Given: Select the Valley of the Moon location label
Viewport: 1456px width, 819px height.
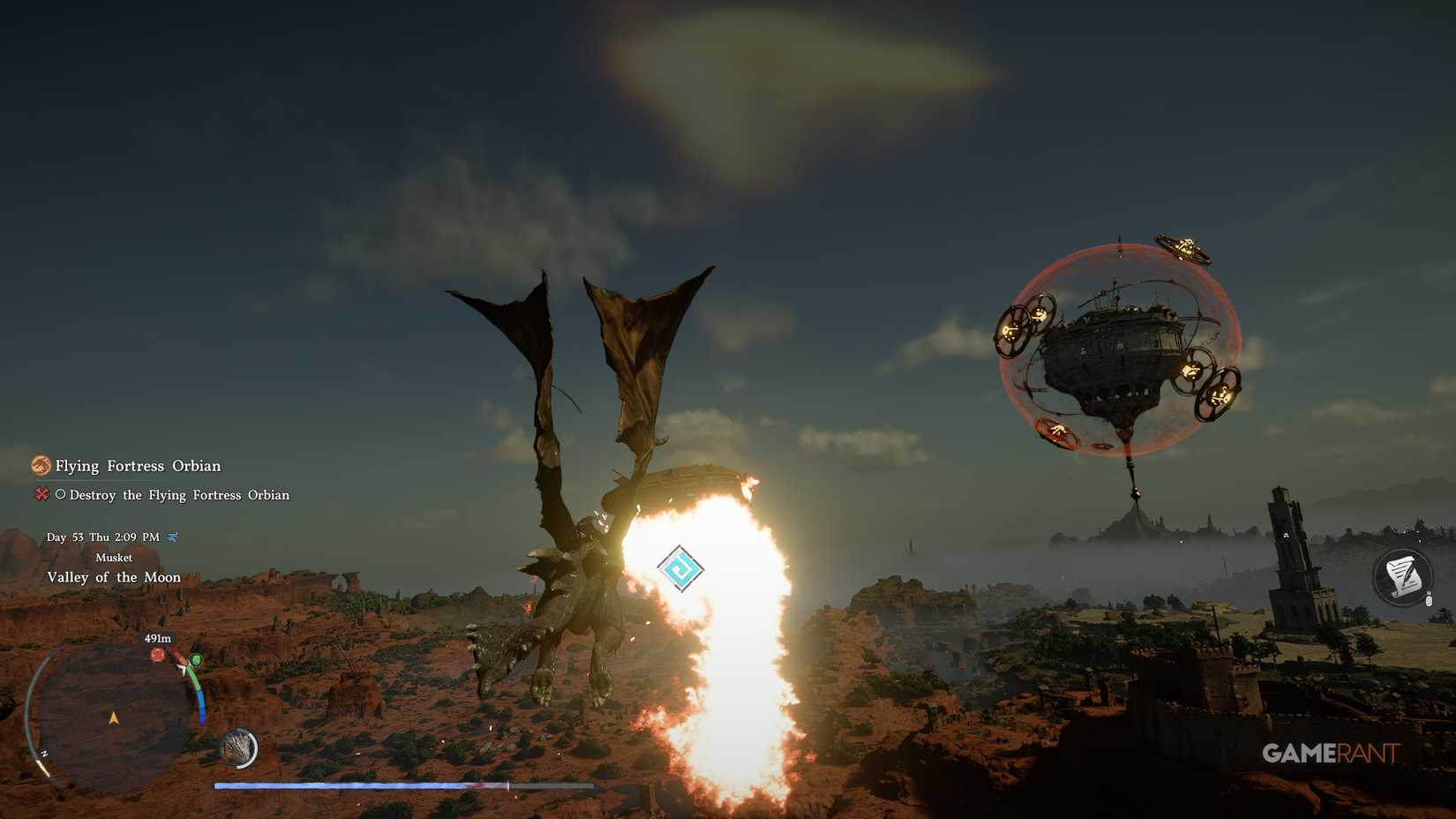Looking at the screenshot, I should click(x=114, y=576).
